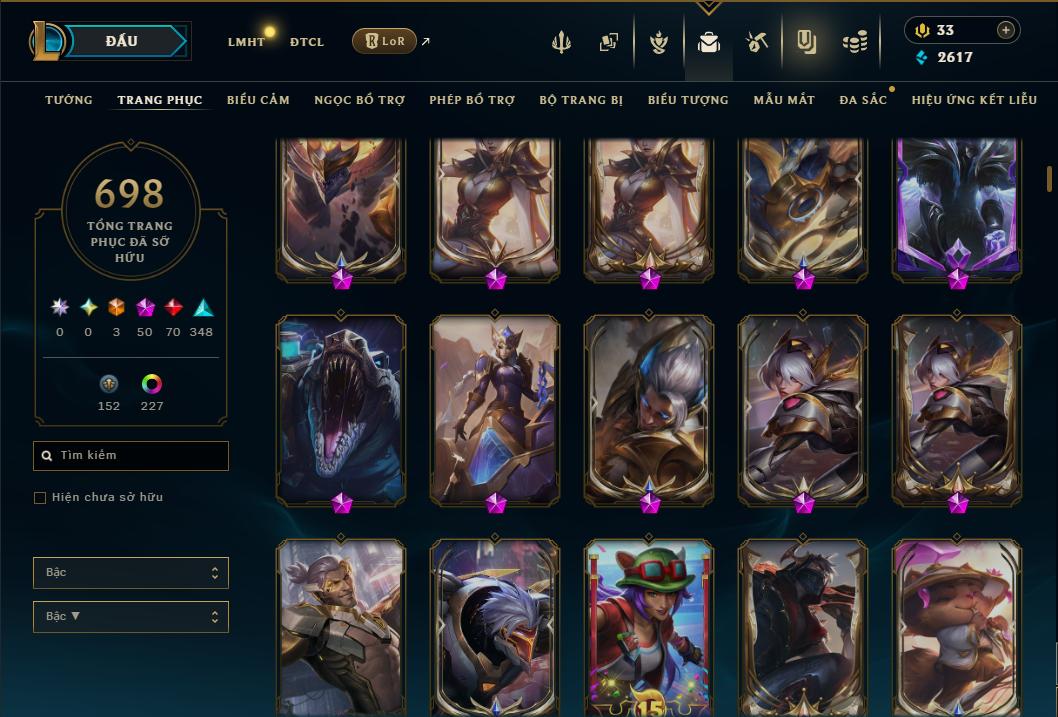
Task: Open the laurel profile icon
Action: pyautogui.click(x=659, y=42)
